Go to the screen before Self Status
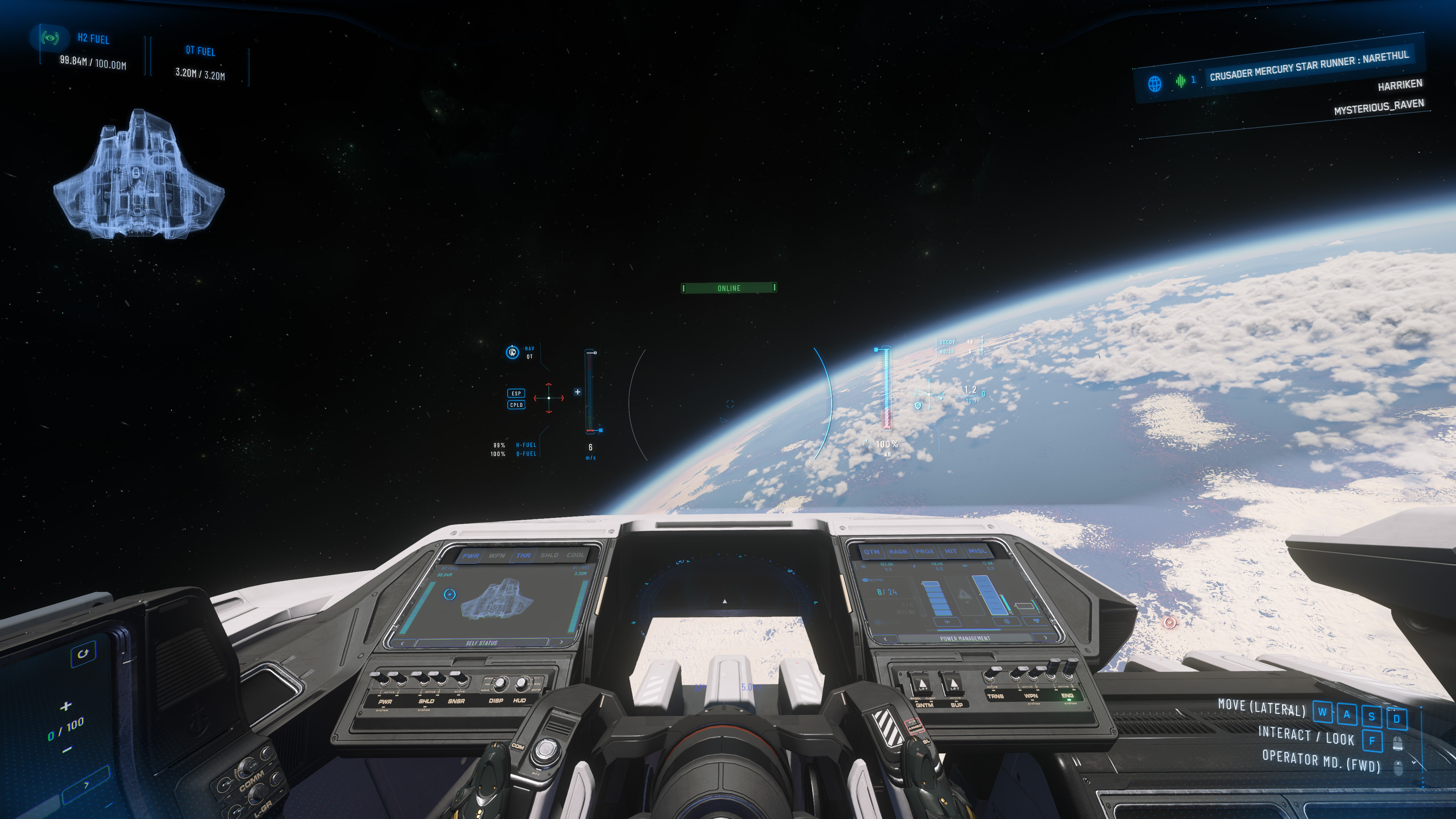The width and height of the screenshot is (1456, 819). coord(402,643)
